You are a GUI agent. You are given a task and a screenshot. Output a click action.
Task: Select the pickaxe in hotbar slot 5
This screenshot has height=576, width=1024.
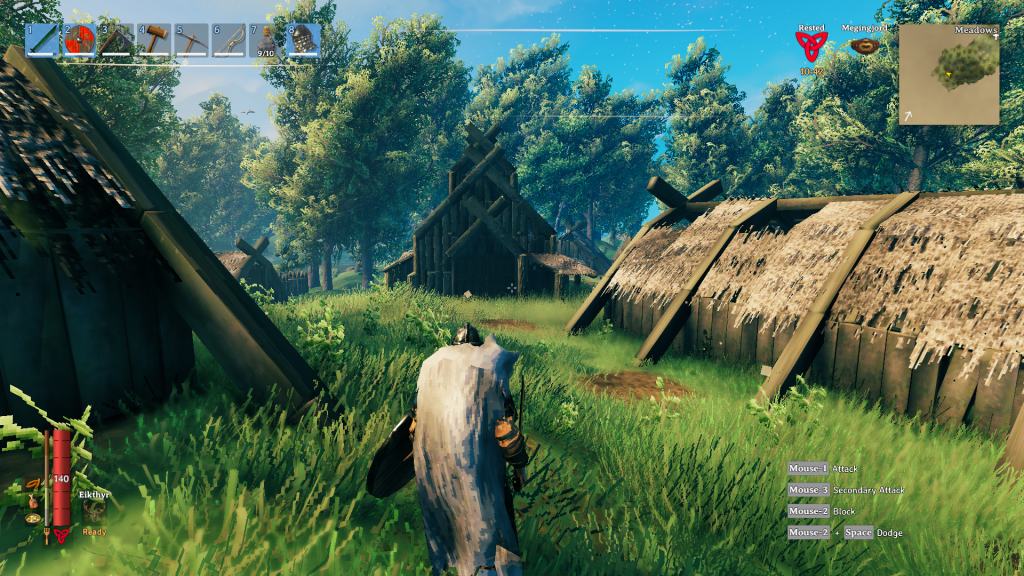pyautogui.click(x=191, y=41)
